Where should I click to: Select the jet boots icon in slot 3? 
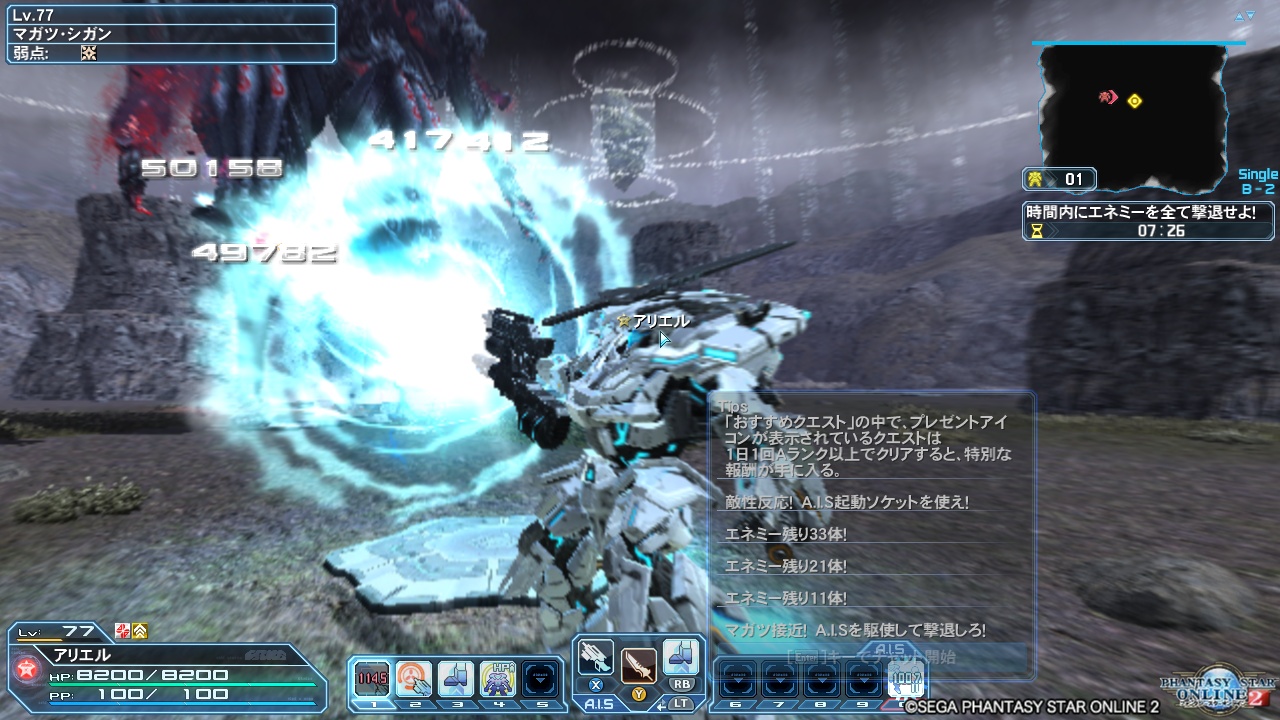pos(455,677)
